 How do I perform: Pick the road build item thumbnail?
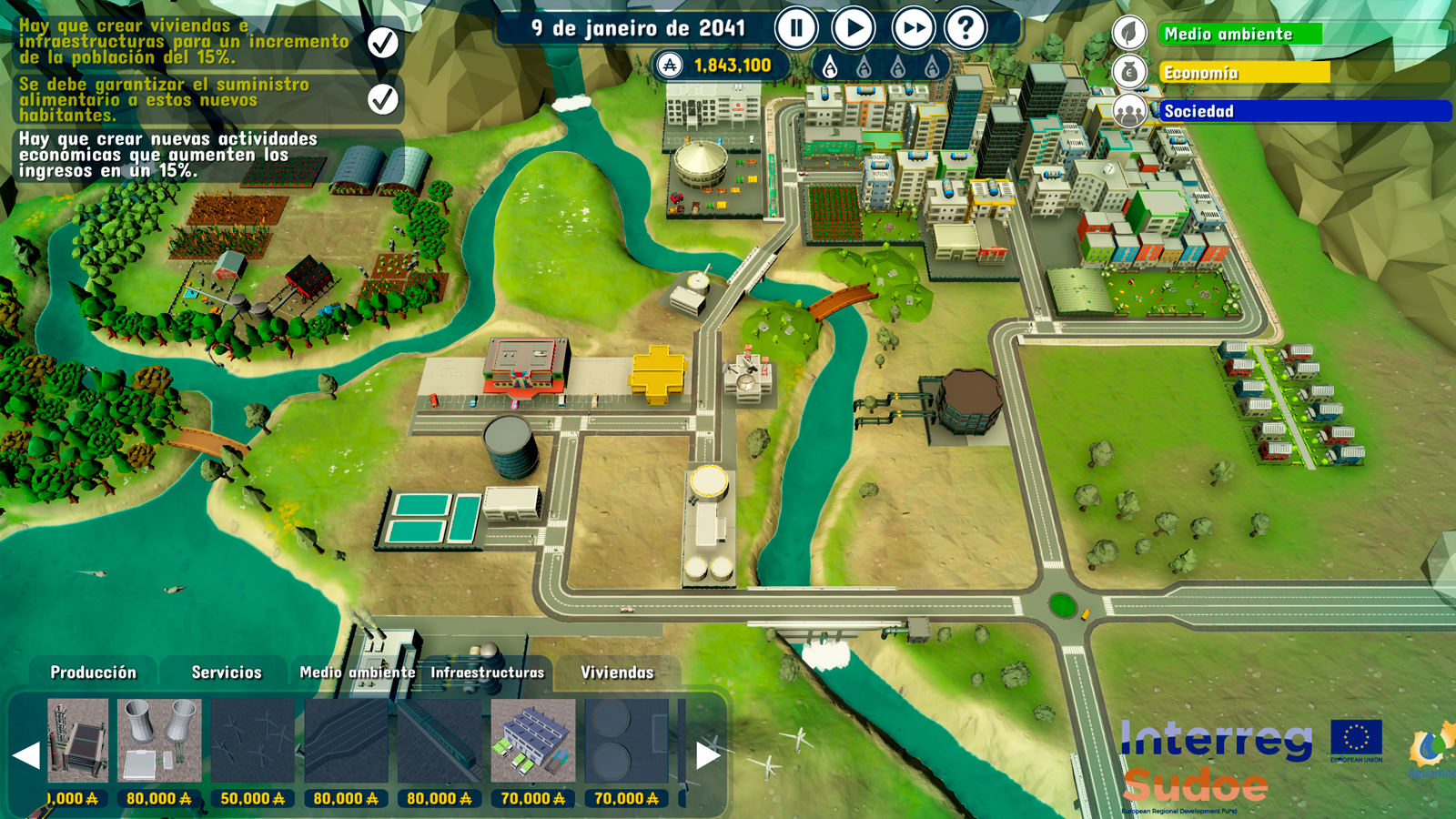[346, 741]
